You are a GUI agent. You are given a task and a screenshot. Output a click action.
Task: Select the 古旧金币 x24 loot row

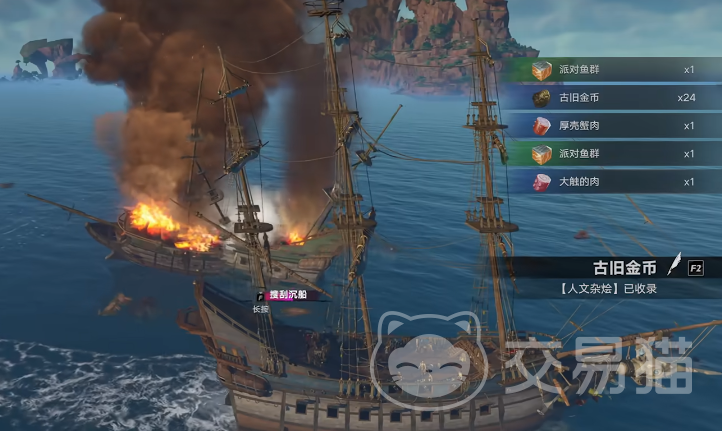[x=610, y=98]
